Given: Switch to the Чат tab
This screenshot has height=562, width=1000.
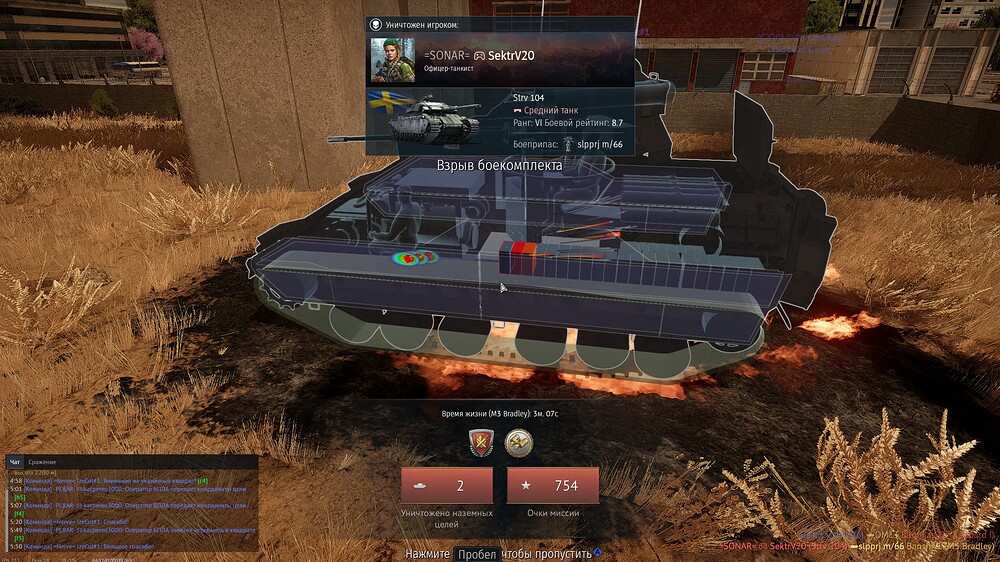Looking at the screenshot, I should [15, 462].
